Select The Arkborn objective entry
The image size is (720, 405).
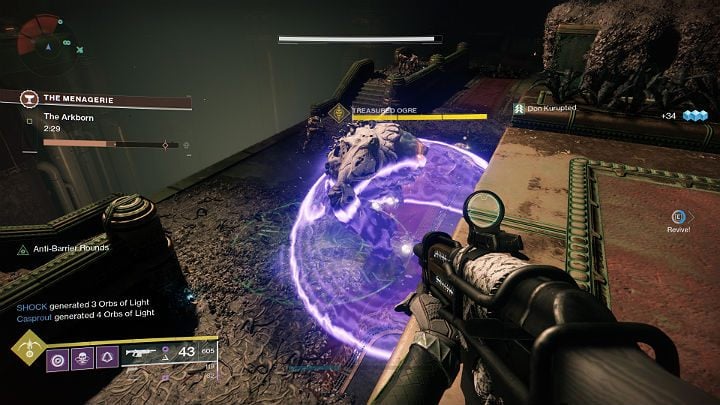70,119
